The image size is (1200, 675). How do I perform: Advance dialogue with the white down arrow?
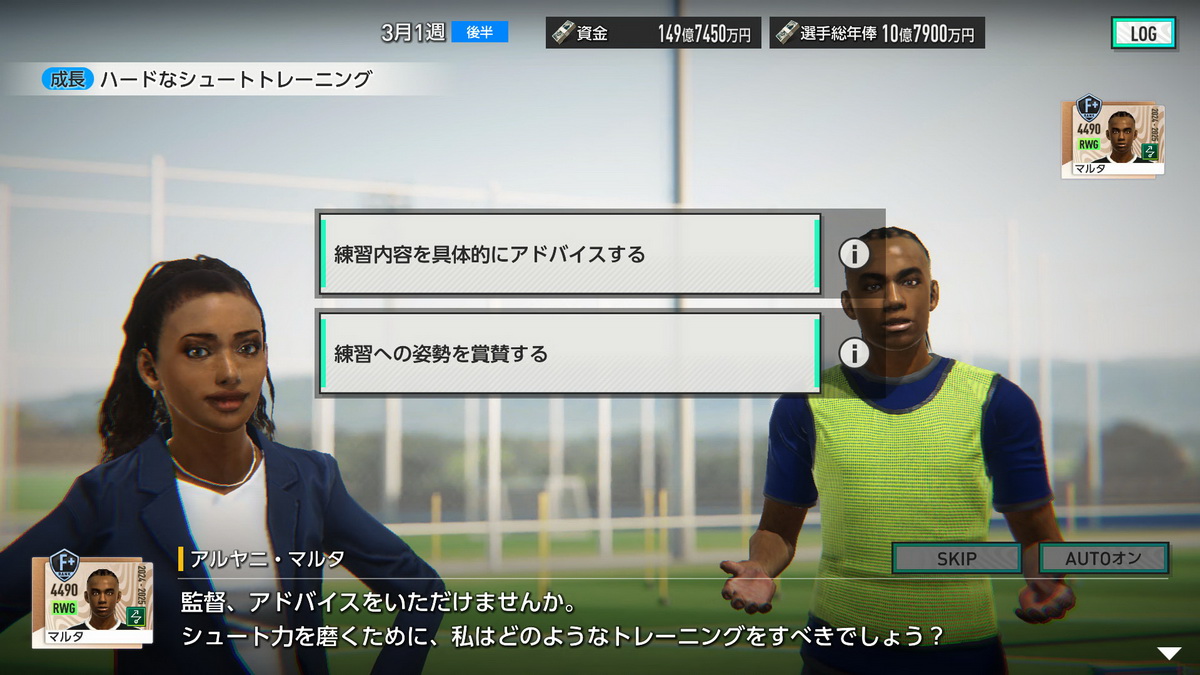tap(1168, 653)
